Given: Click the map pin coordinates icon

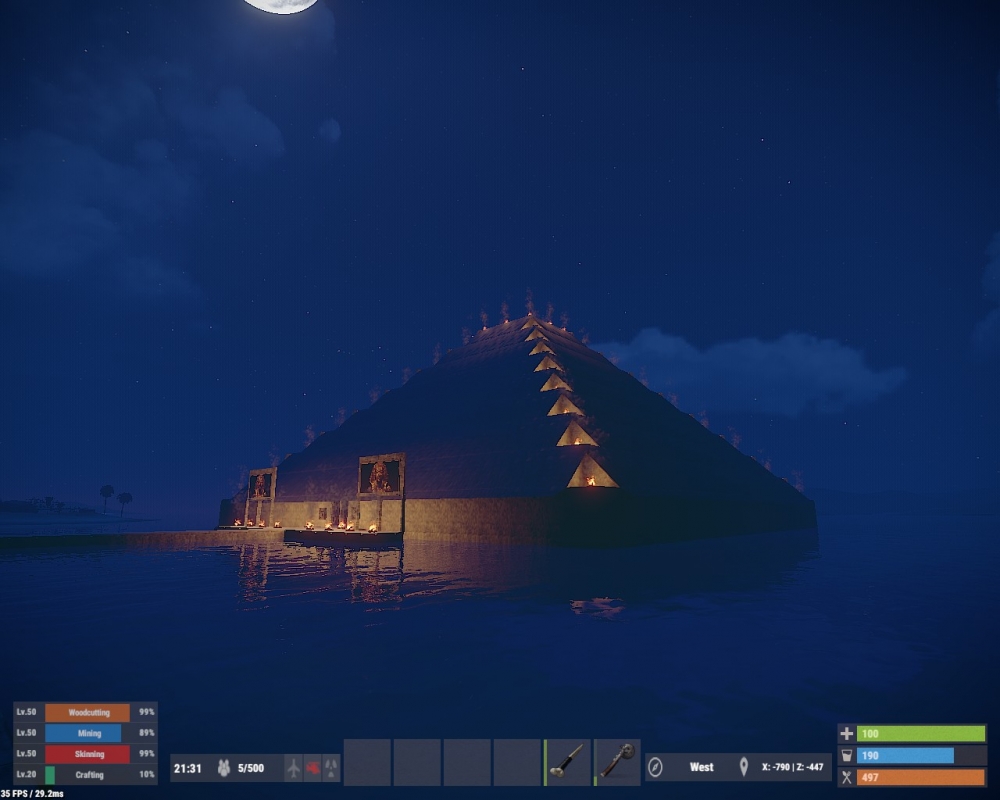Looking at the screenshot, I should 743,768.
